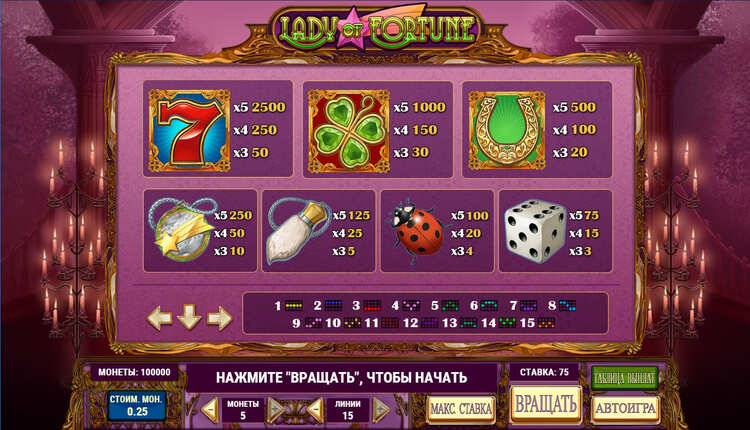Increase the МОНЕТЫ coins count

tap(273, 408)
